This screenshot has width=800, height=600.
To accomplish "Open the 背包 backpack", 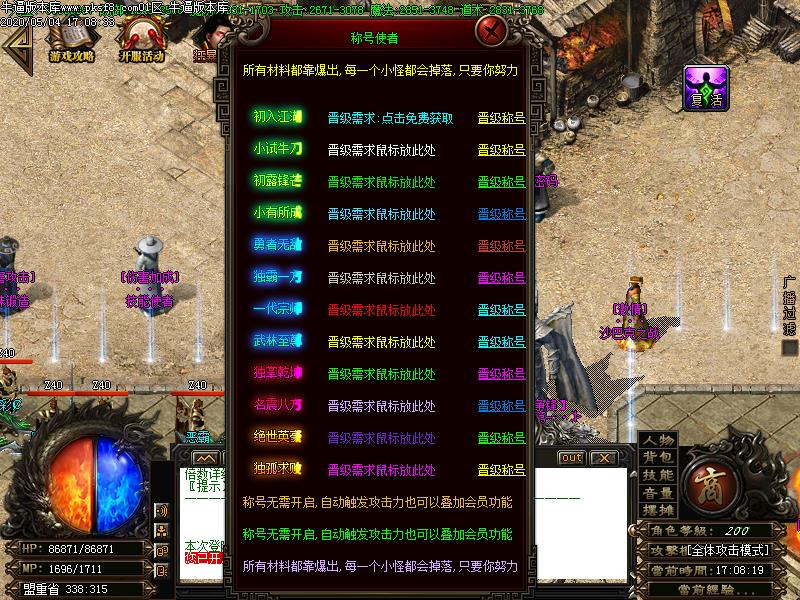I will [658, 458].
